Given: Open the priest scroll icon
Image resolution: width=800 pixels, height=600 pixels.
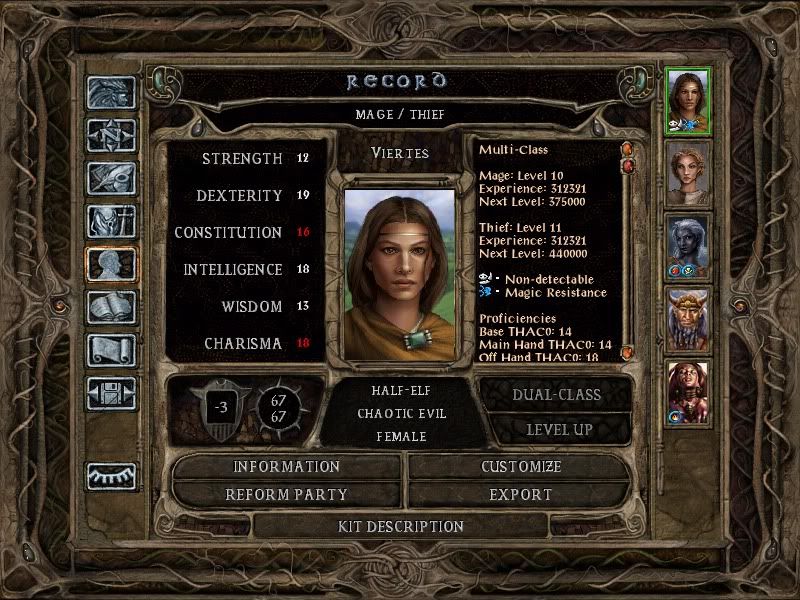Looking at the screenshot, I should pos(111,350).
